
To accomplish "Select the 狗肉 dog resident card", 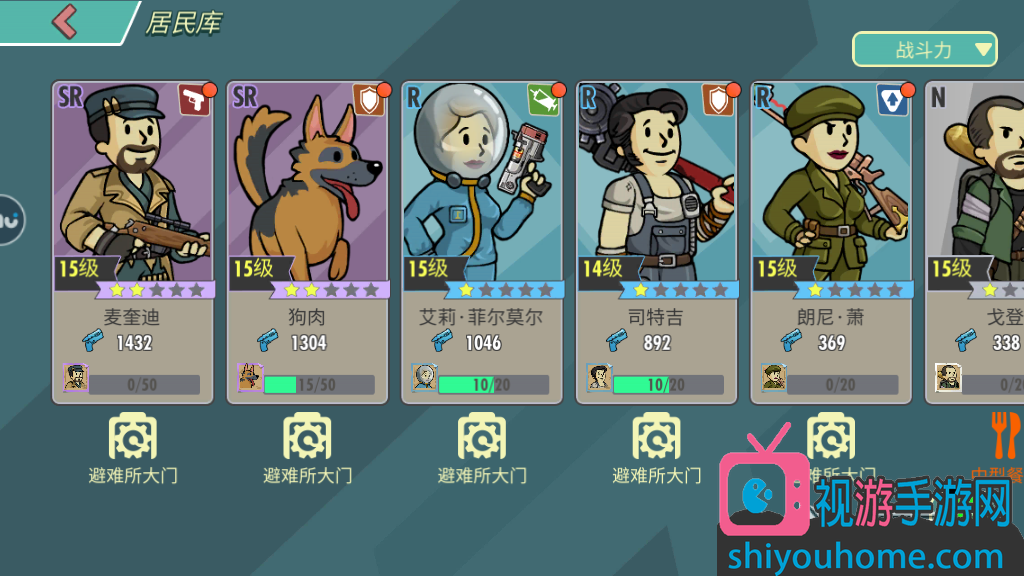I will tap(307, 242).
